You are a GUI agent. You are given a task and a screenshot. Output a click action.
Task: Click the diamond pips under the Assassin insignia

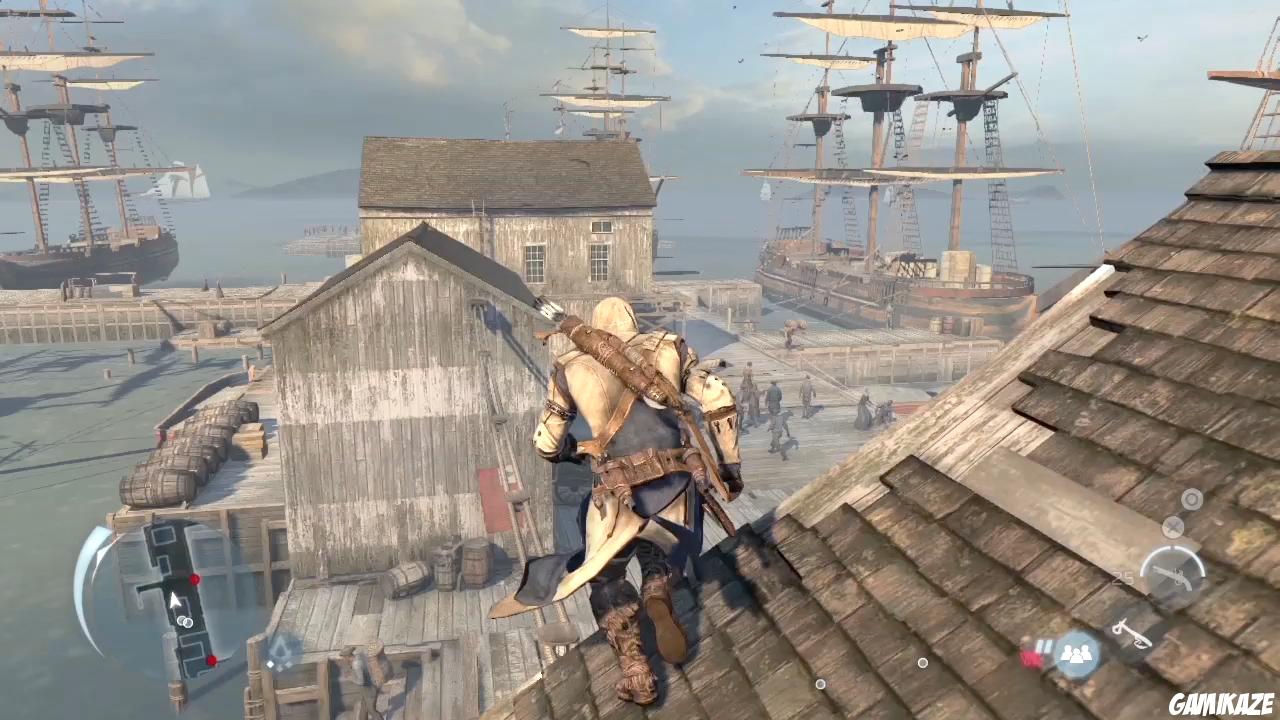[280, 665]
